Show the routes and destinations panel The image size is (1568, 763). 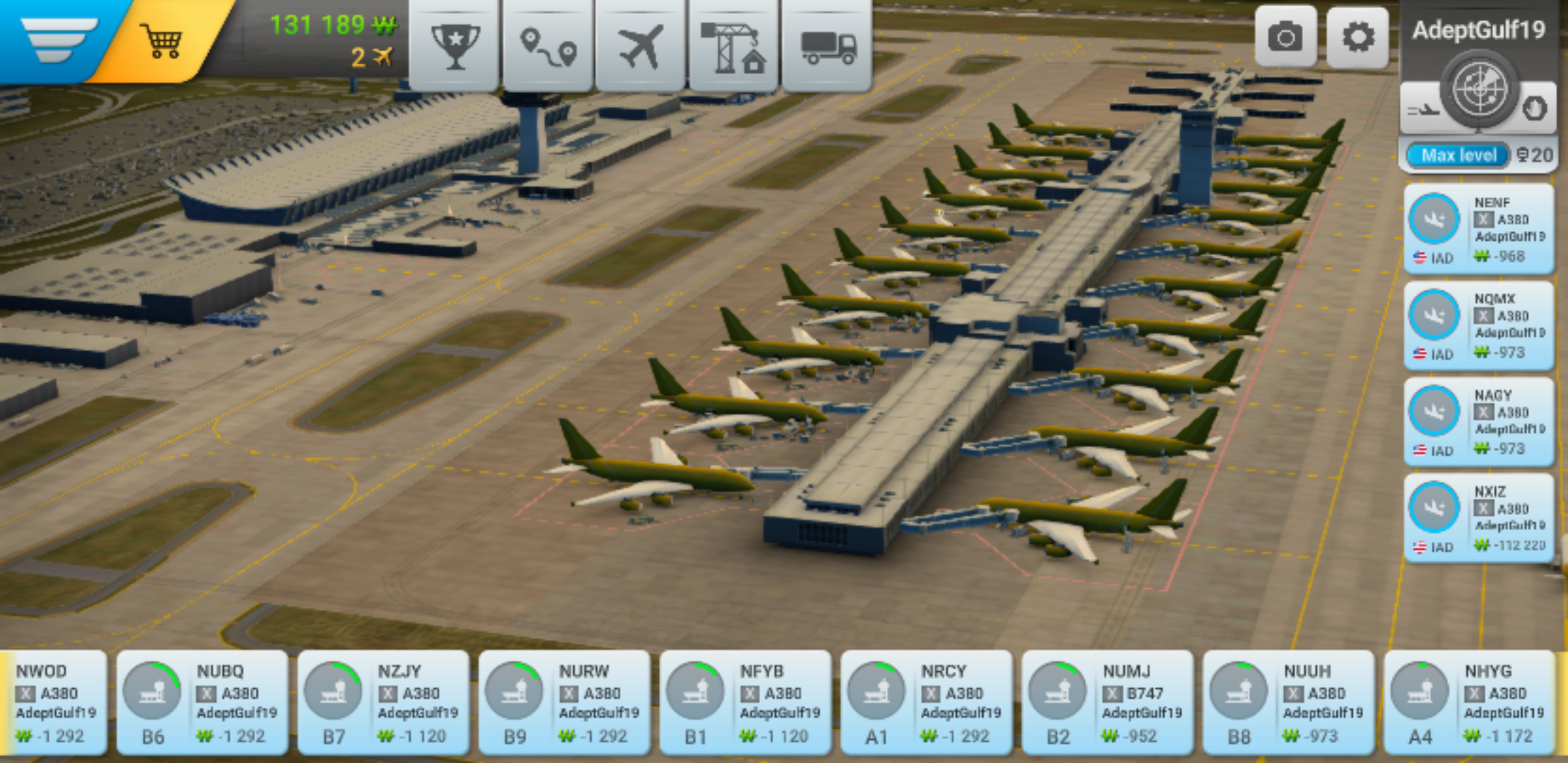tap(548, 46)
